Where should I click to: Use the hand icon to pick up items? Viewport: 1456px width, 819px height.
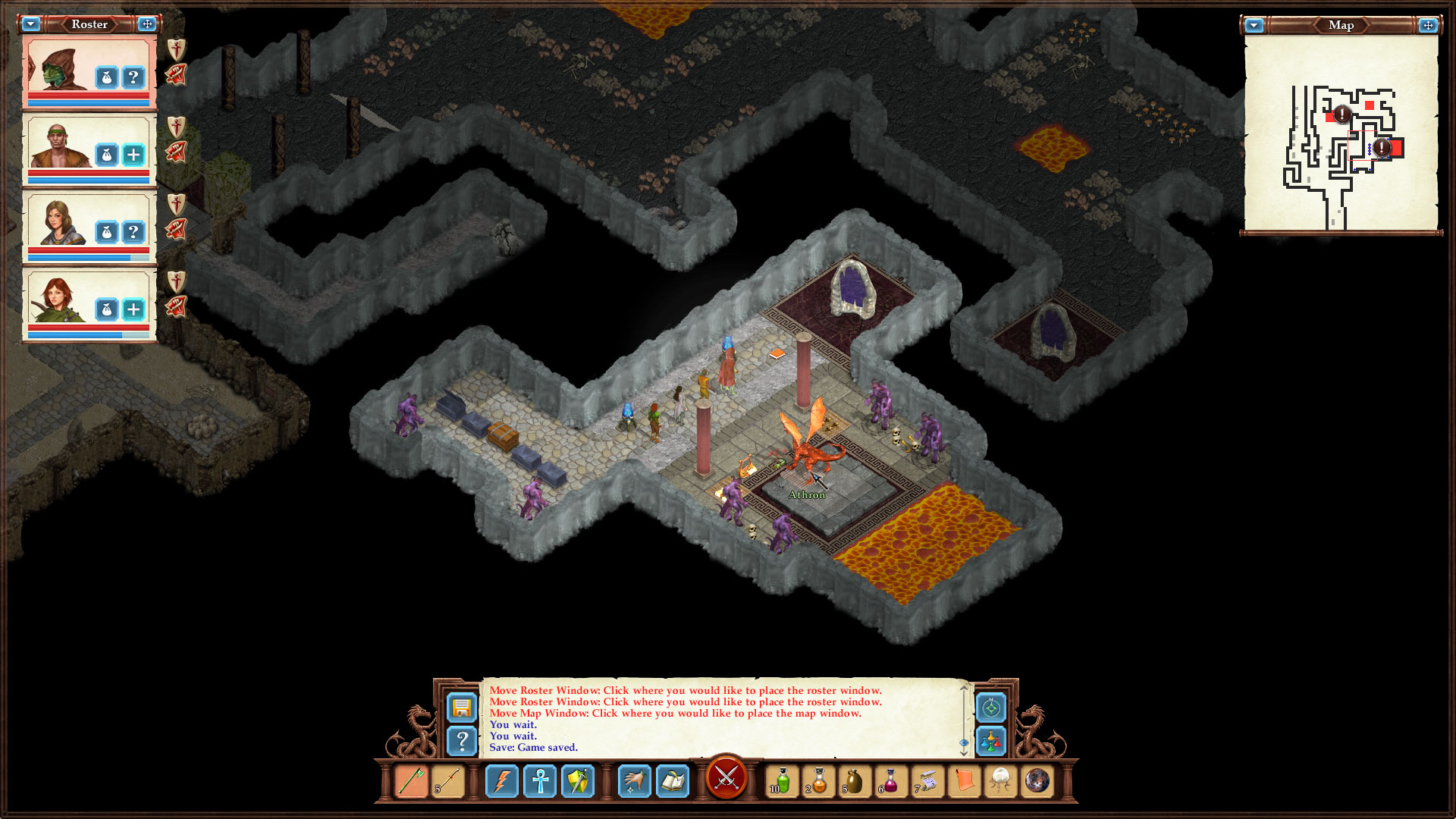click(635, 782)
